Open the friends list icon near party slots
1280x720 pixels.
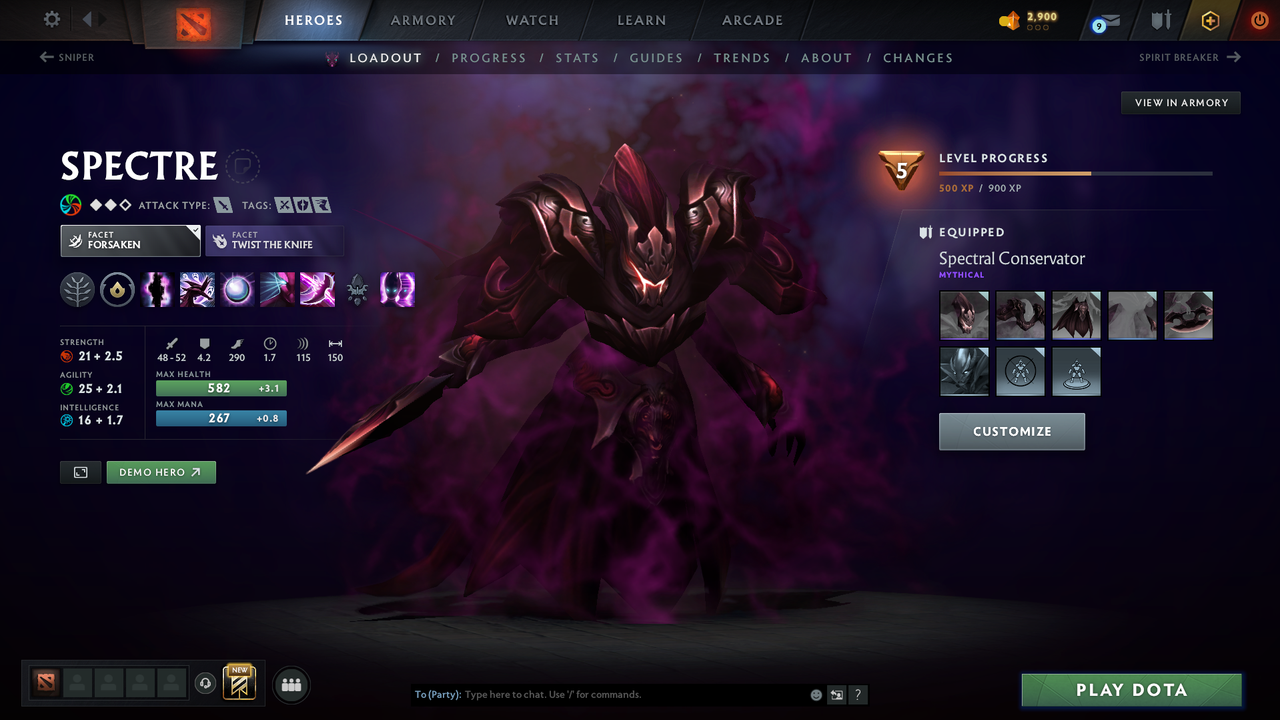point(290,683)
